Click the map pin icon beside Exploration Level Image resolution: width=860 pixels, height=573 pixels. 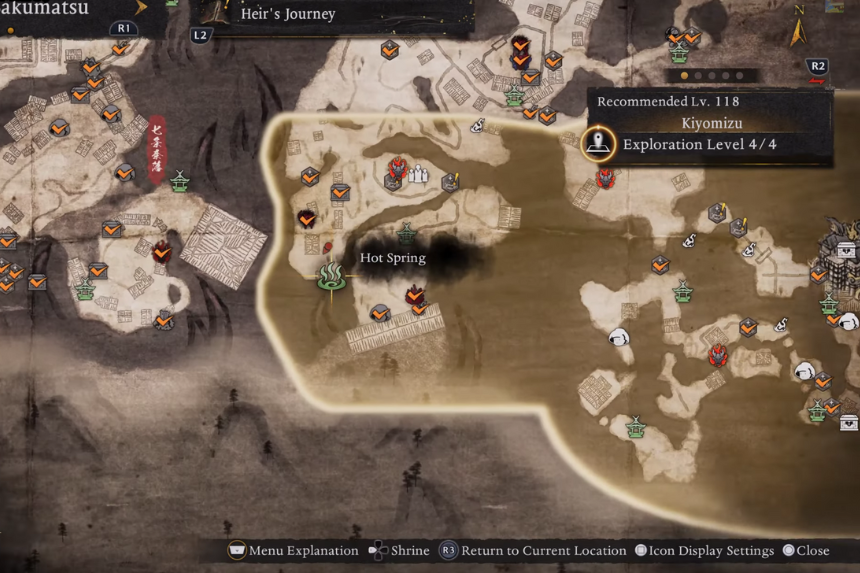[599, 144]
